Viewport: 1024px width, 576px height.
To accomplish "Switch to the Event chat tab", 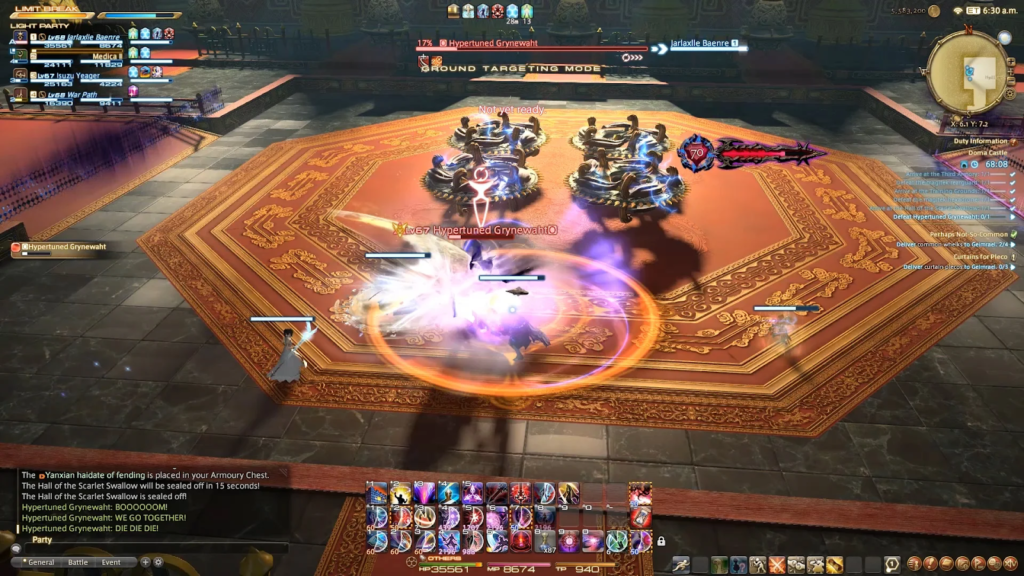I will tap(111, 562).
